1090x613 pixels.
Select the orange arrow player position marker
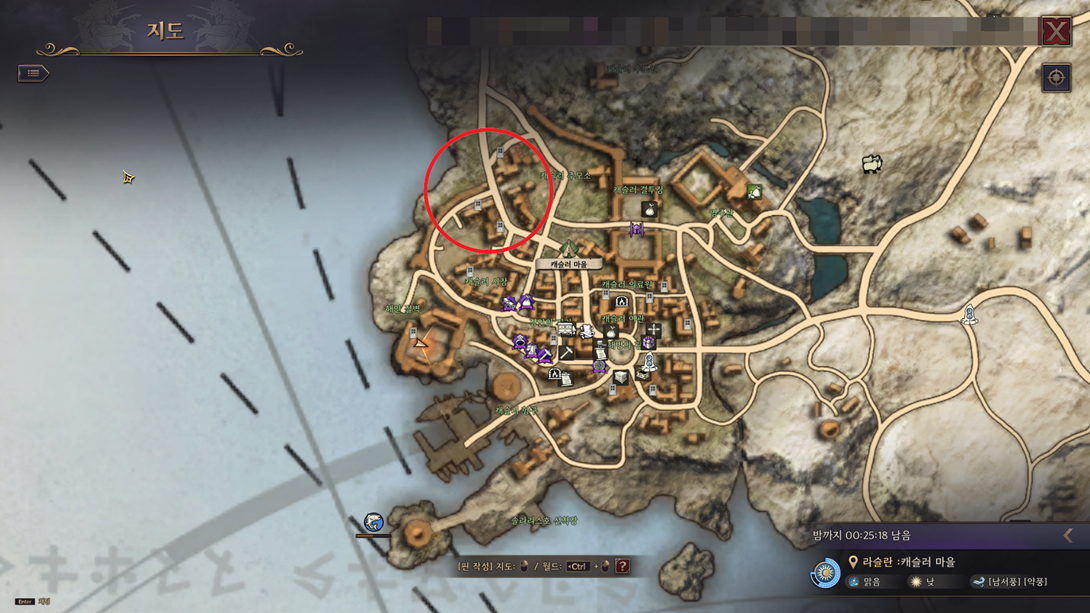pos(422,344)
